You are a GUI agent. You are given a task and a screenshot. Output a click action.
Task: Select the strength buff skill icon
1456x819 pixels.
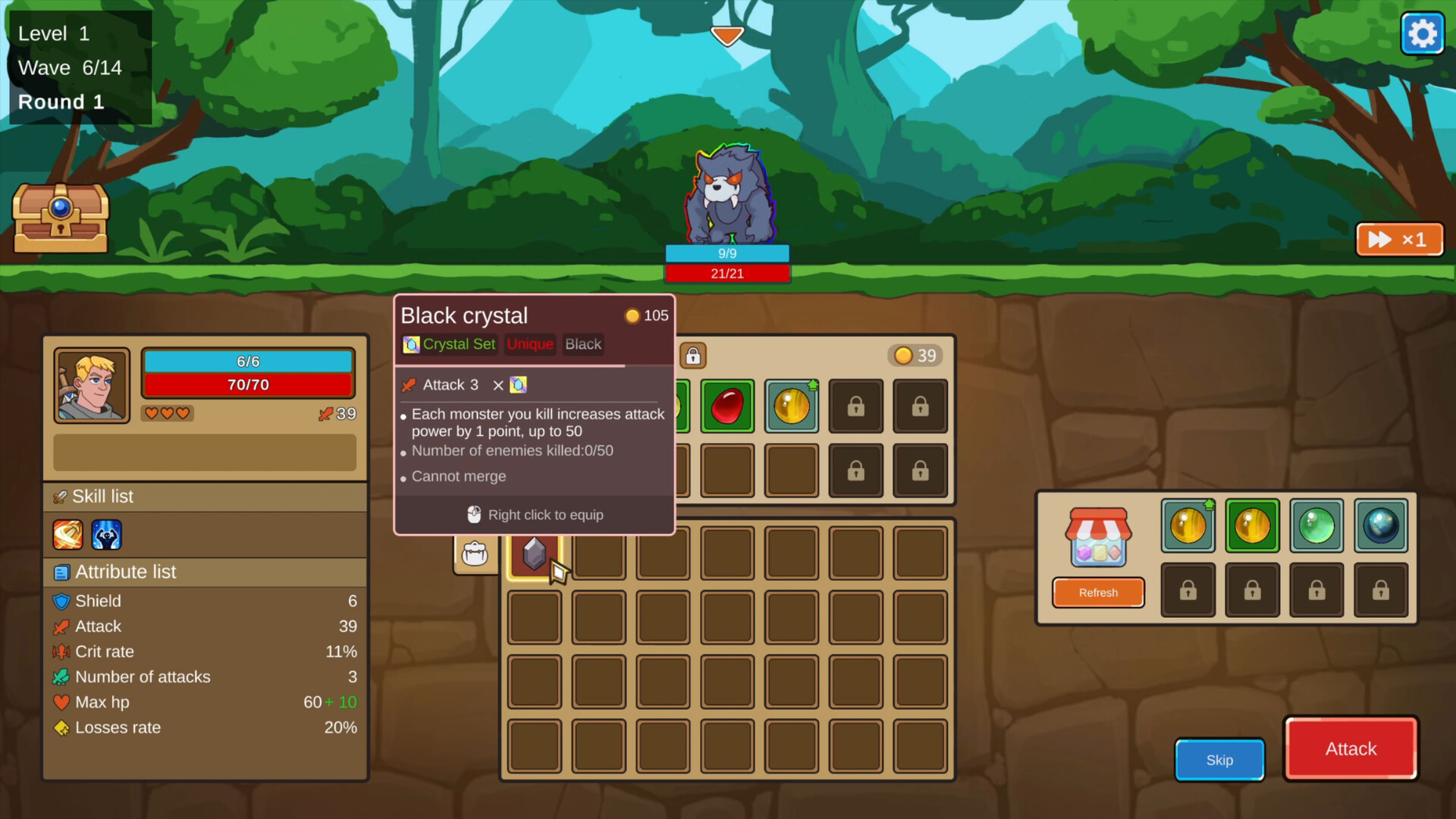tap(106, 535)
